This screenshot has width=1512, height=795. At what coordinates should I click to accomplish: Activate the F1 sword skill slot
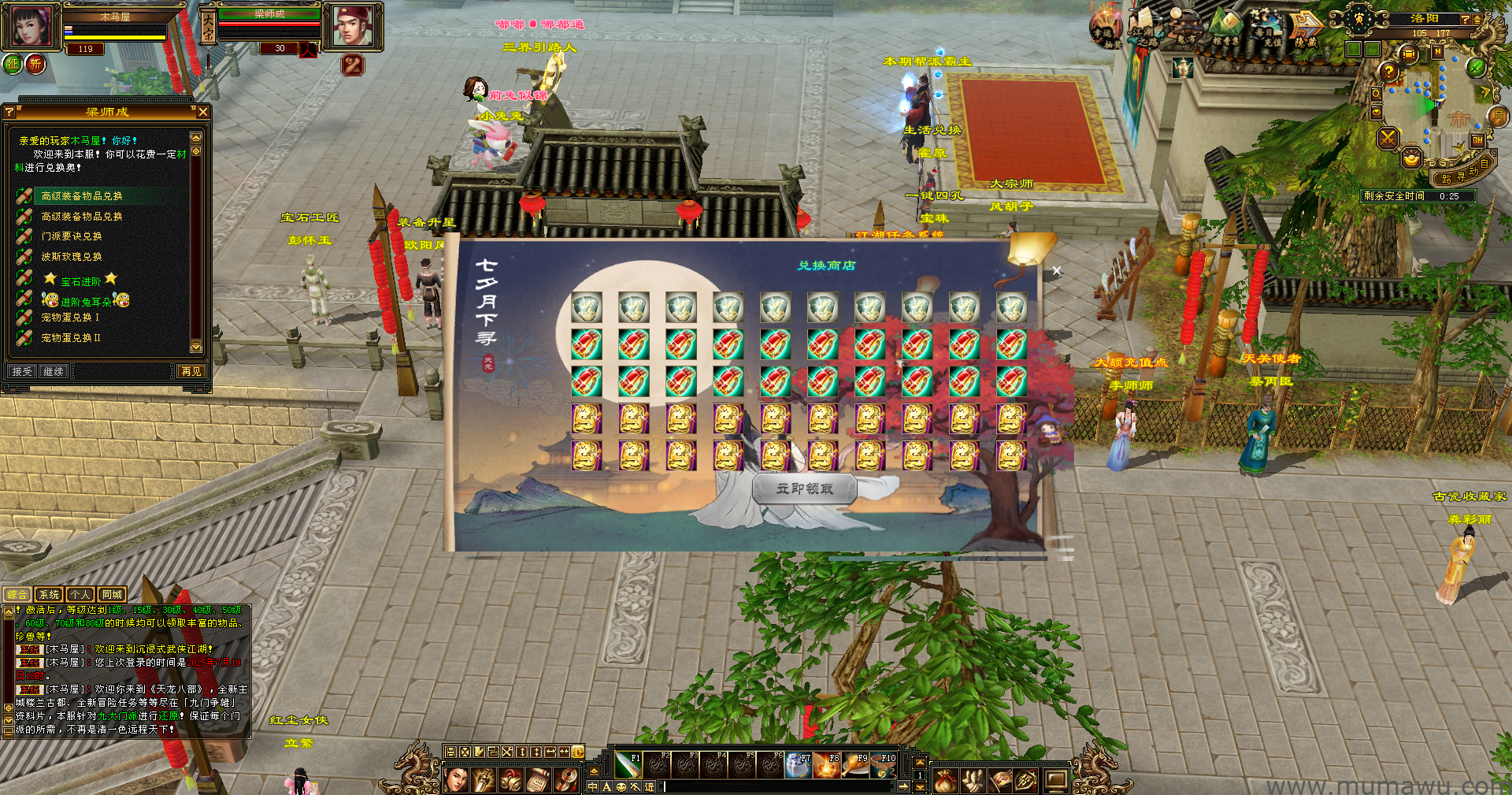[628, 765]
